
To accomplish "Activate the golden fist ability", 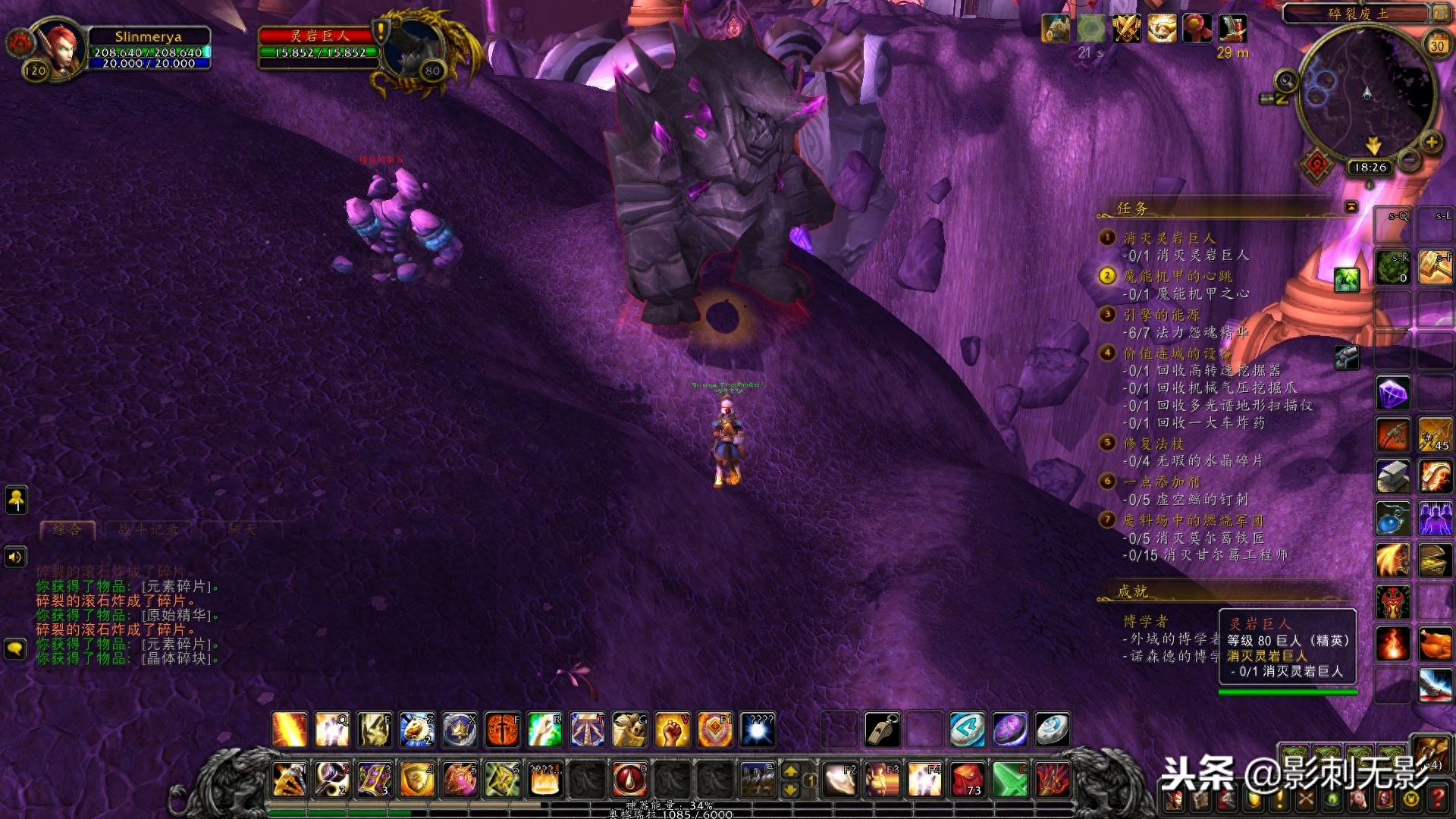I will [672, 730].
